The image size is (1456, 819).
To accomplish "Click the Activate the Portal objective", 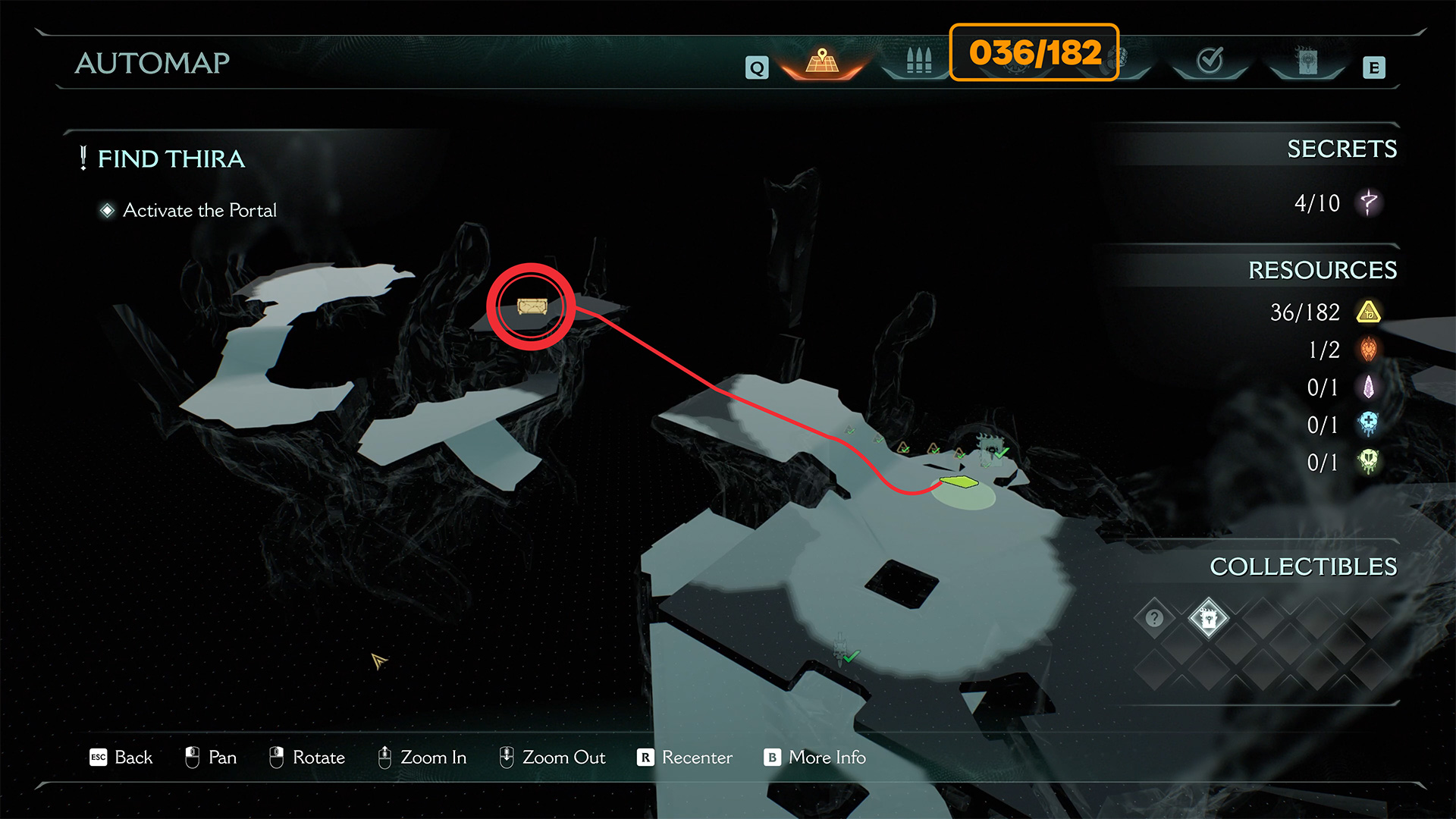I will click(199, 210).
